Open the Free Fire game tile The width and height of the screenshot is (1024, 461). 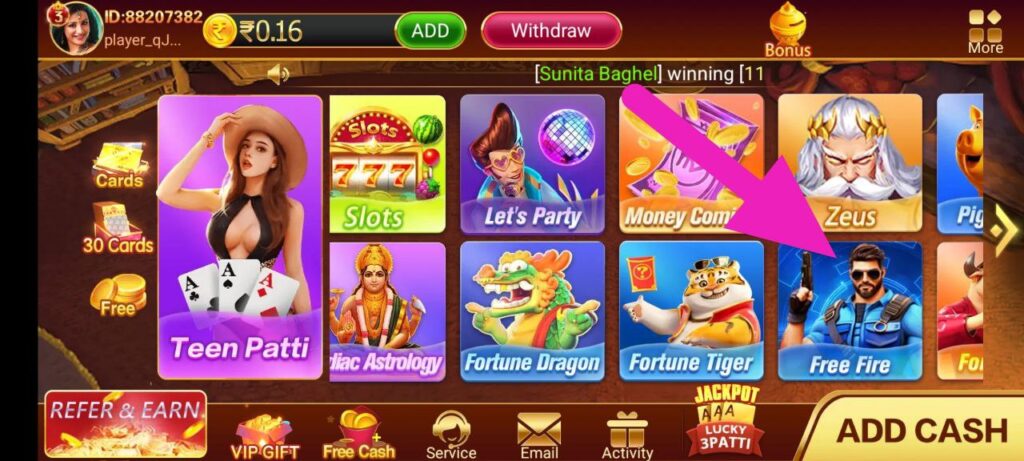(850, 311)
